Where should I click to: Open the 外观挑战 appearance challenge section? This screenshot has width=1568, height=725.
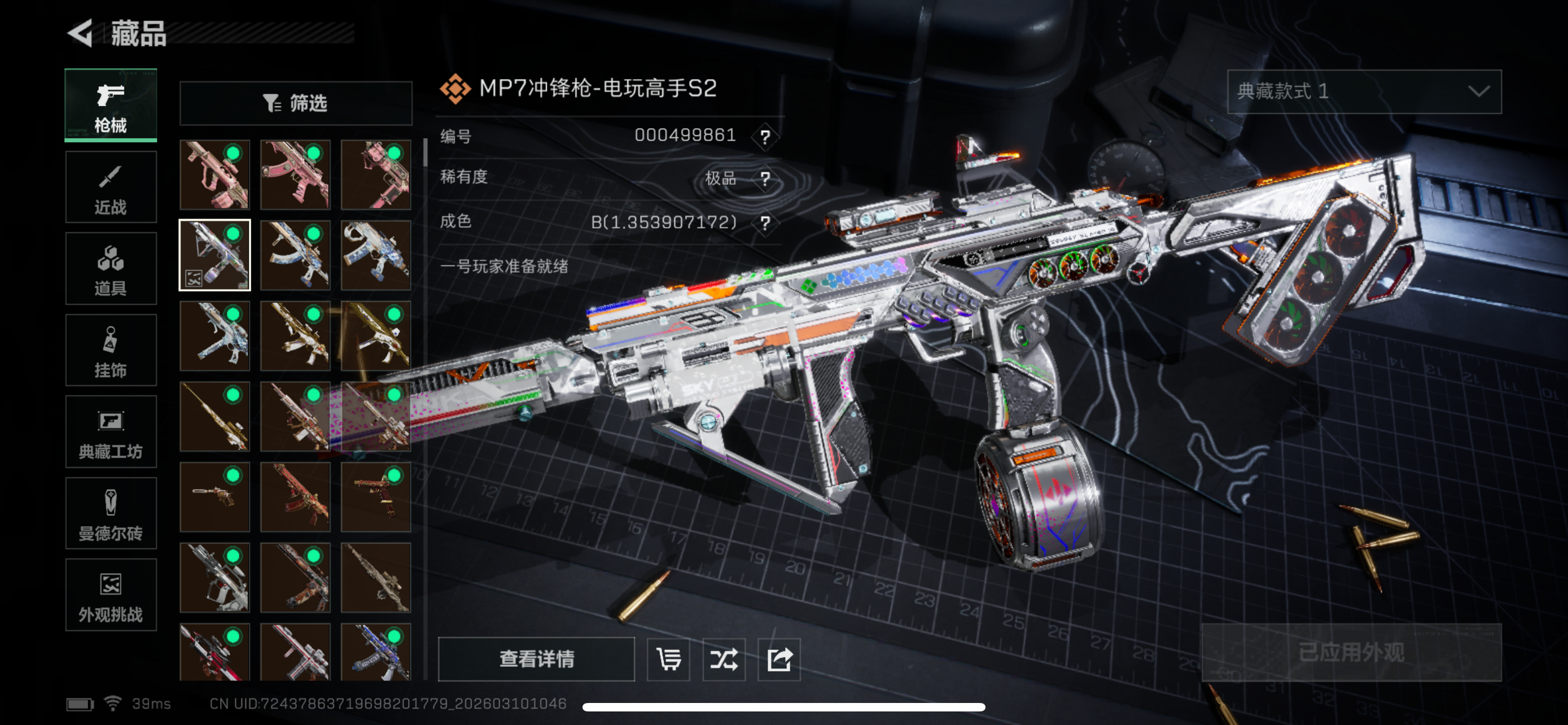click(111, 595)
